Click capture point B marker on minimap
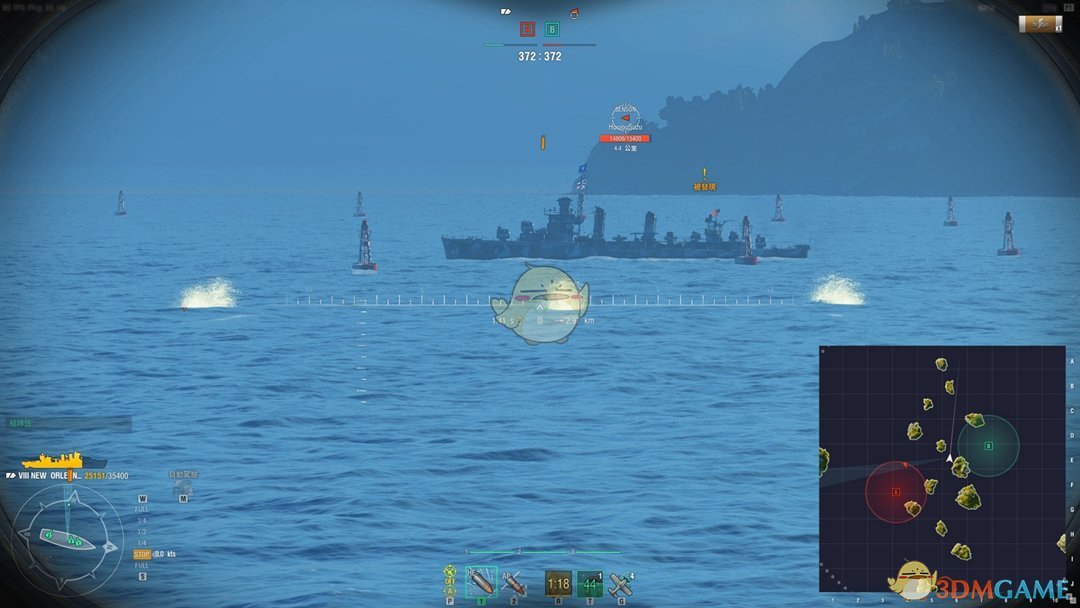This screenshot has height=608, width=1080. tap(988, 445)
